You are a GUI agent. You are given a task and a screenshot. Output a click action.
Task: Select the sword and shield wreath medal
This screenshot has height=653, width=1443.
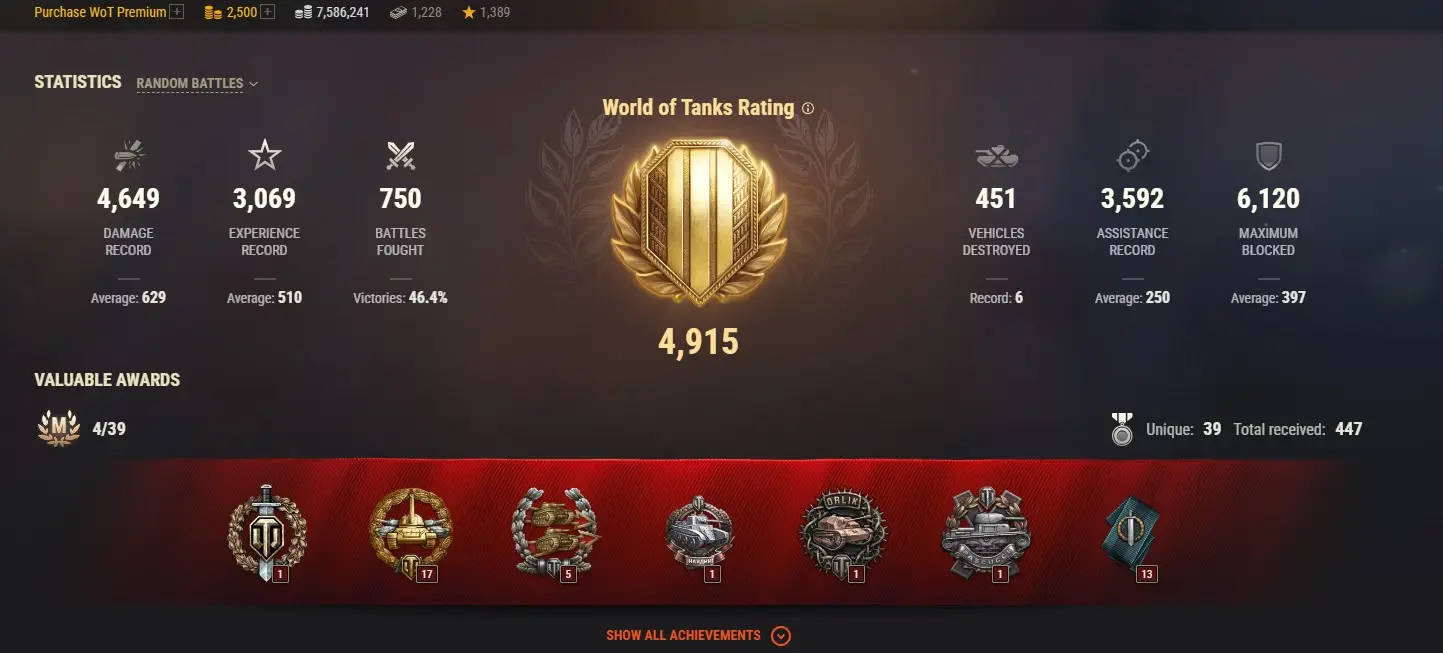(267, 531)
